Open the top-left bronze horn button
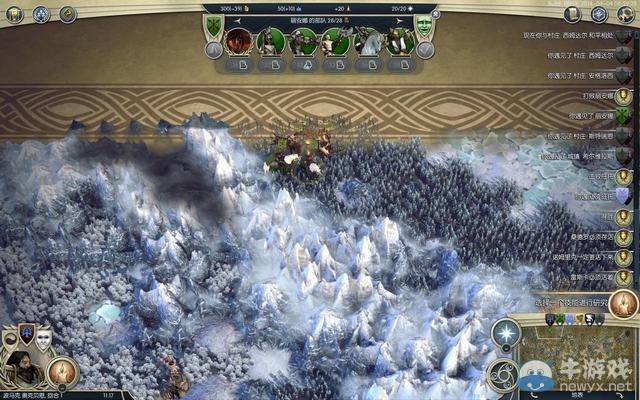Screen dimensions: 640x400 (x=68, y=14)
